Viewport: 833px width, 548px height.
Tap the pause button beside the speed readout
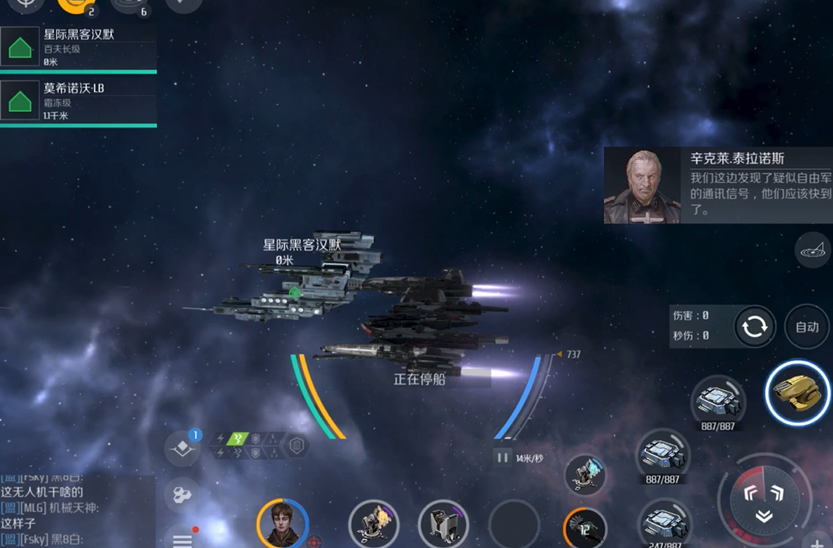click(503, 458)
